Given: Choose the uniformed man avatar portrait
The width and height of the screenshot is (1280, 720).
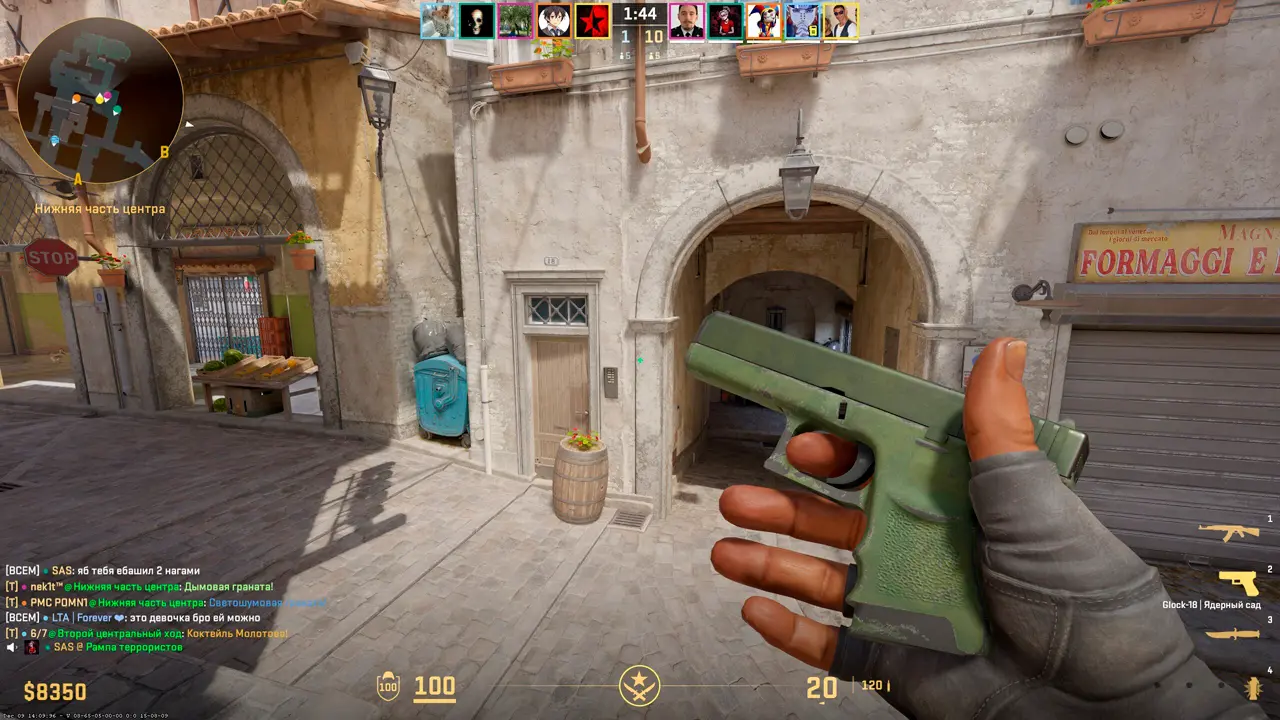Looking at the screenshot, I should pyautogui.click(x=687, y=21).
